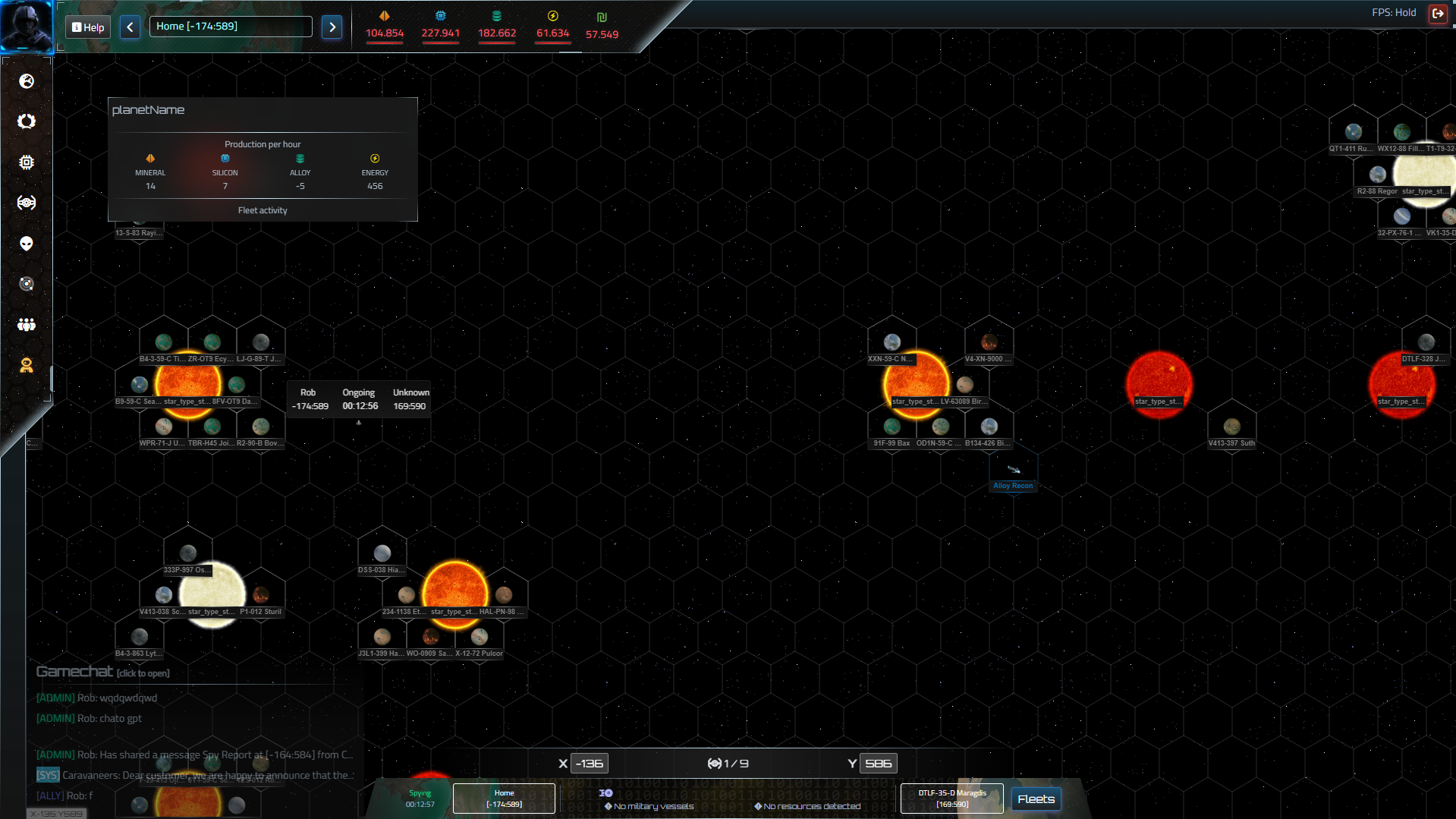The height and width of the screenshot is (819, 1456).
Task: Select the Home origin planet box
Action: point(504,799)
